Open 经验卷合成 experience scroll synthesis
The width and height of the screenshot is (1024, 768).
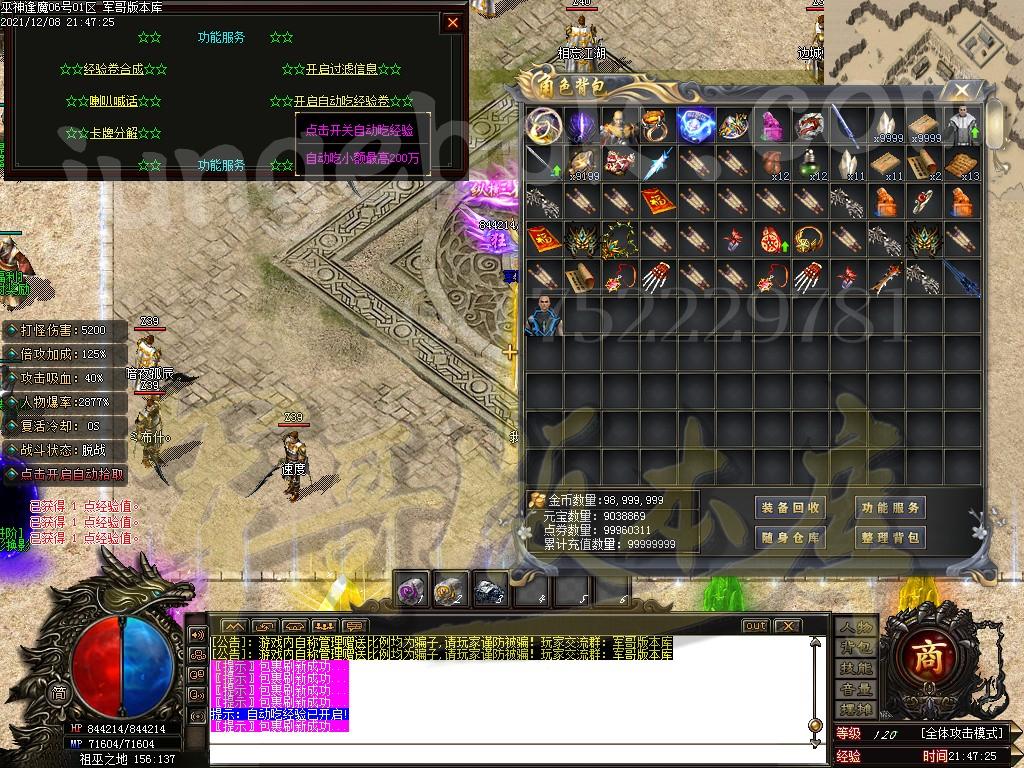(113, 70)
